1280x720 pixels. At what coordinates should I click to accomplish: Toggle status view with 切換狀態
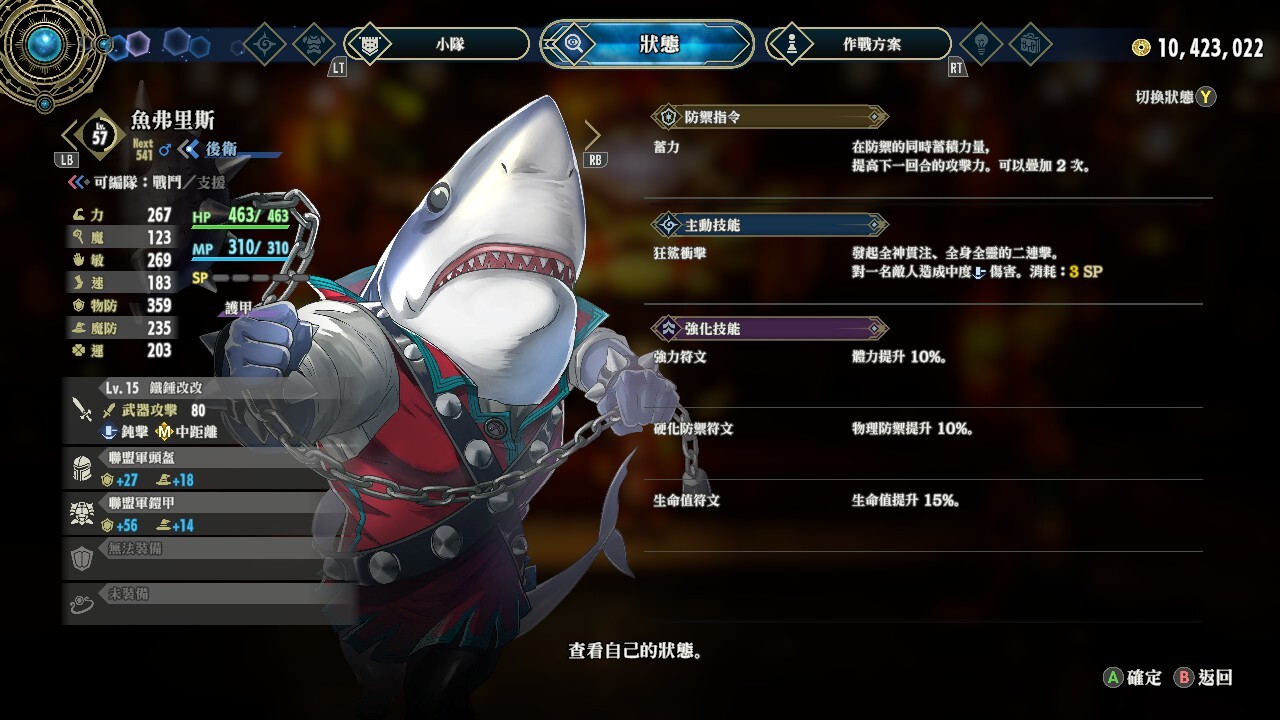click(x=1176, y=97)
